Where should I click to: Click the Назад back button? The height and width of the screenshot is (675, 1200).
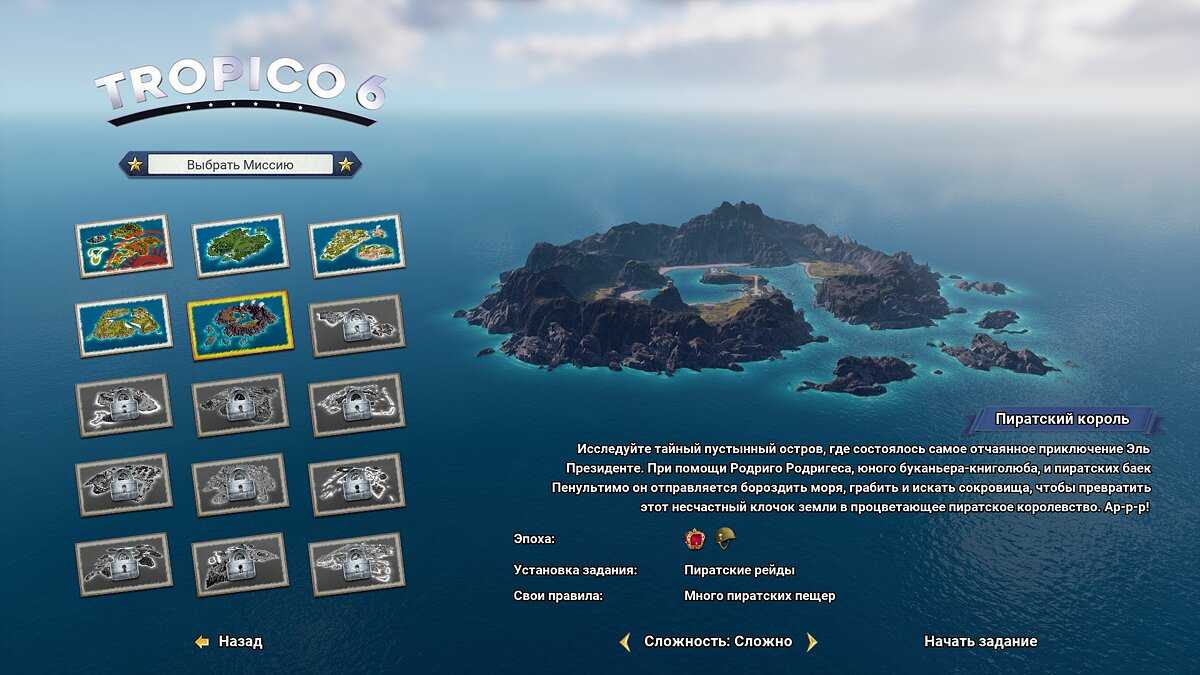point(230,642)
